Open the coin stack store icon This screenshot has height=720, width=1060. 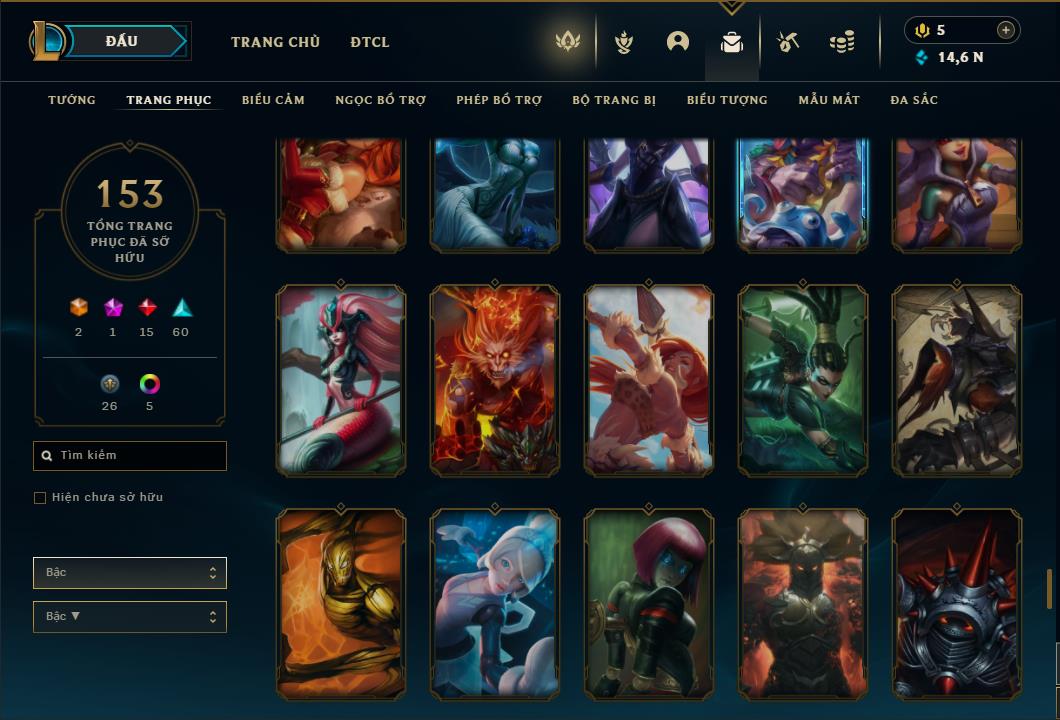pos(842,42)
